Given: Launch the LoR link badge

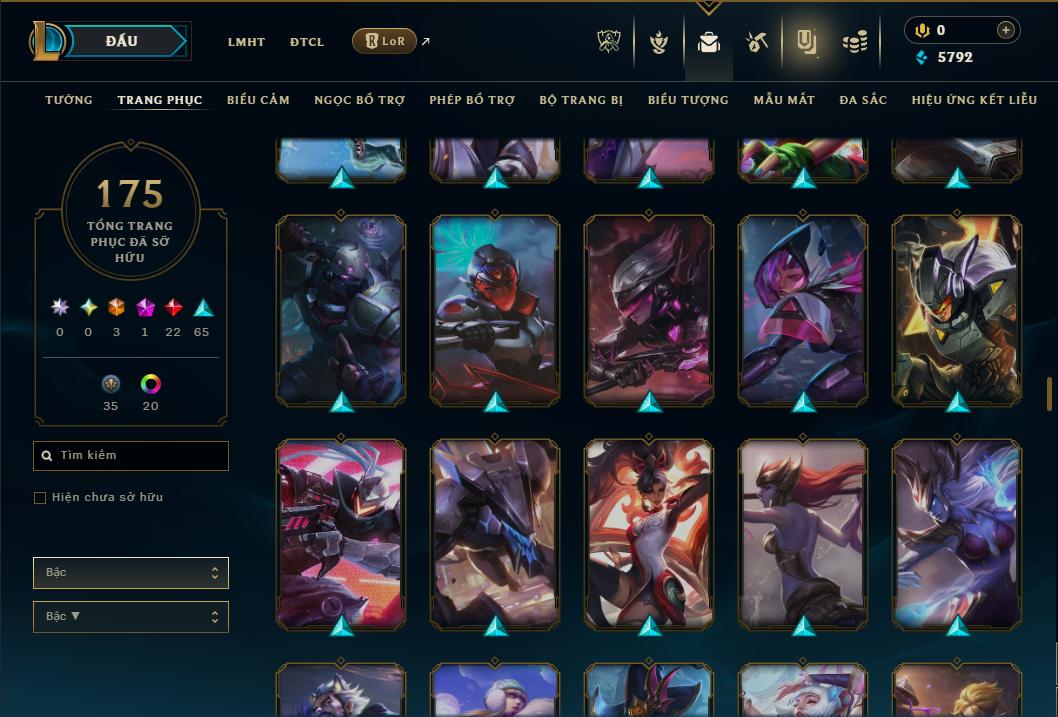Looking at the screenshot, I should tap(384, 42).
